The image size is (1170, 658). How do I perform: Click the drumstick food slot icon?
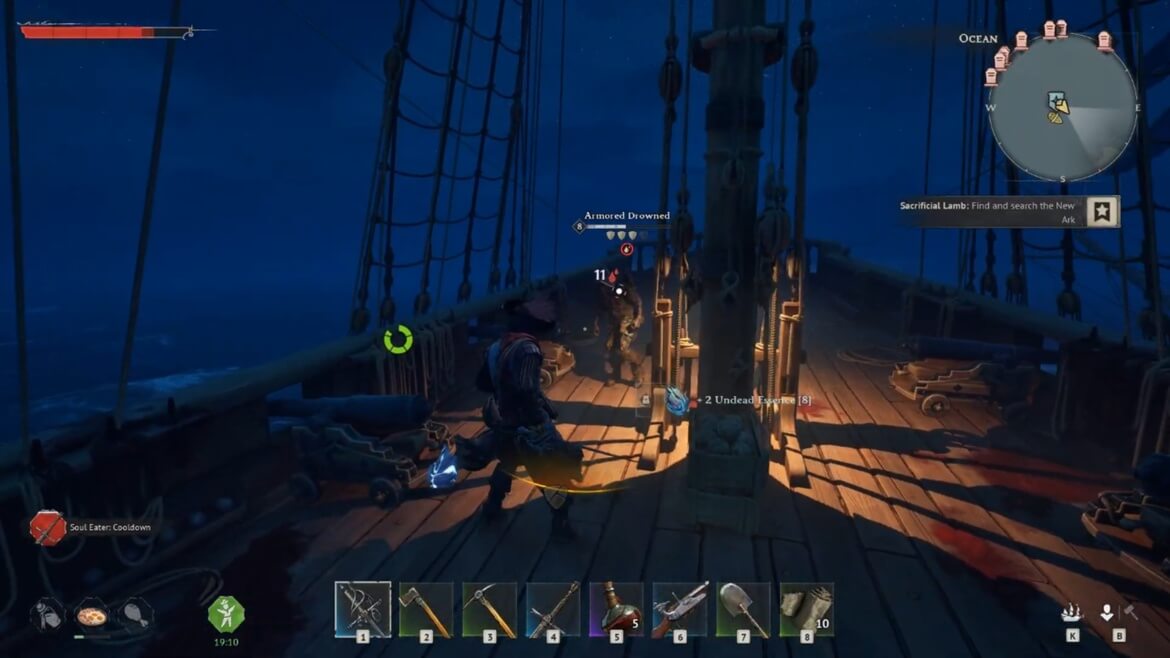pos(135,614)
